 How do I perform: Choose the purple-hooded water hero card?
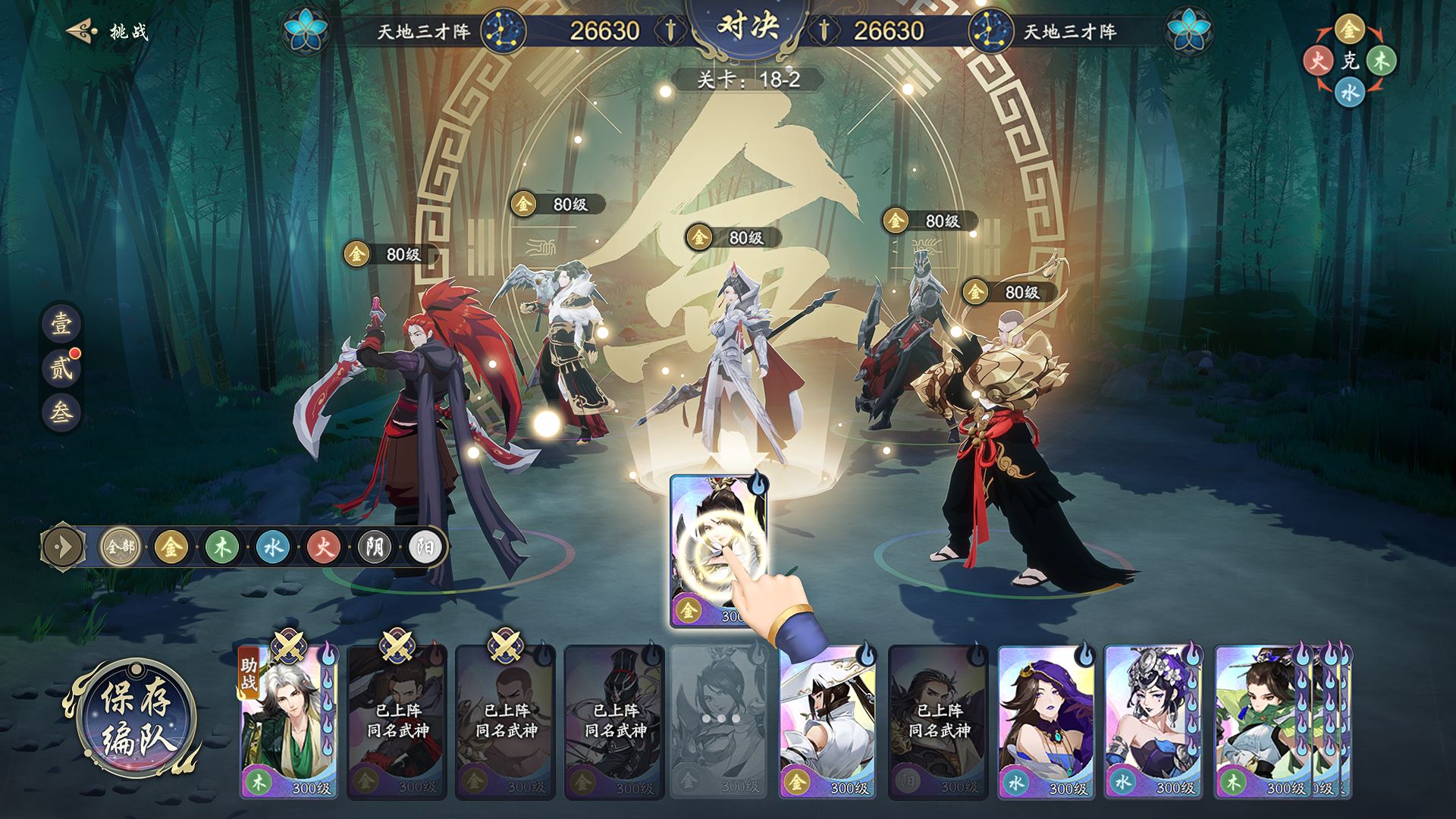pos(1046,722)
